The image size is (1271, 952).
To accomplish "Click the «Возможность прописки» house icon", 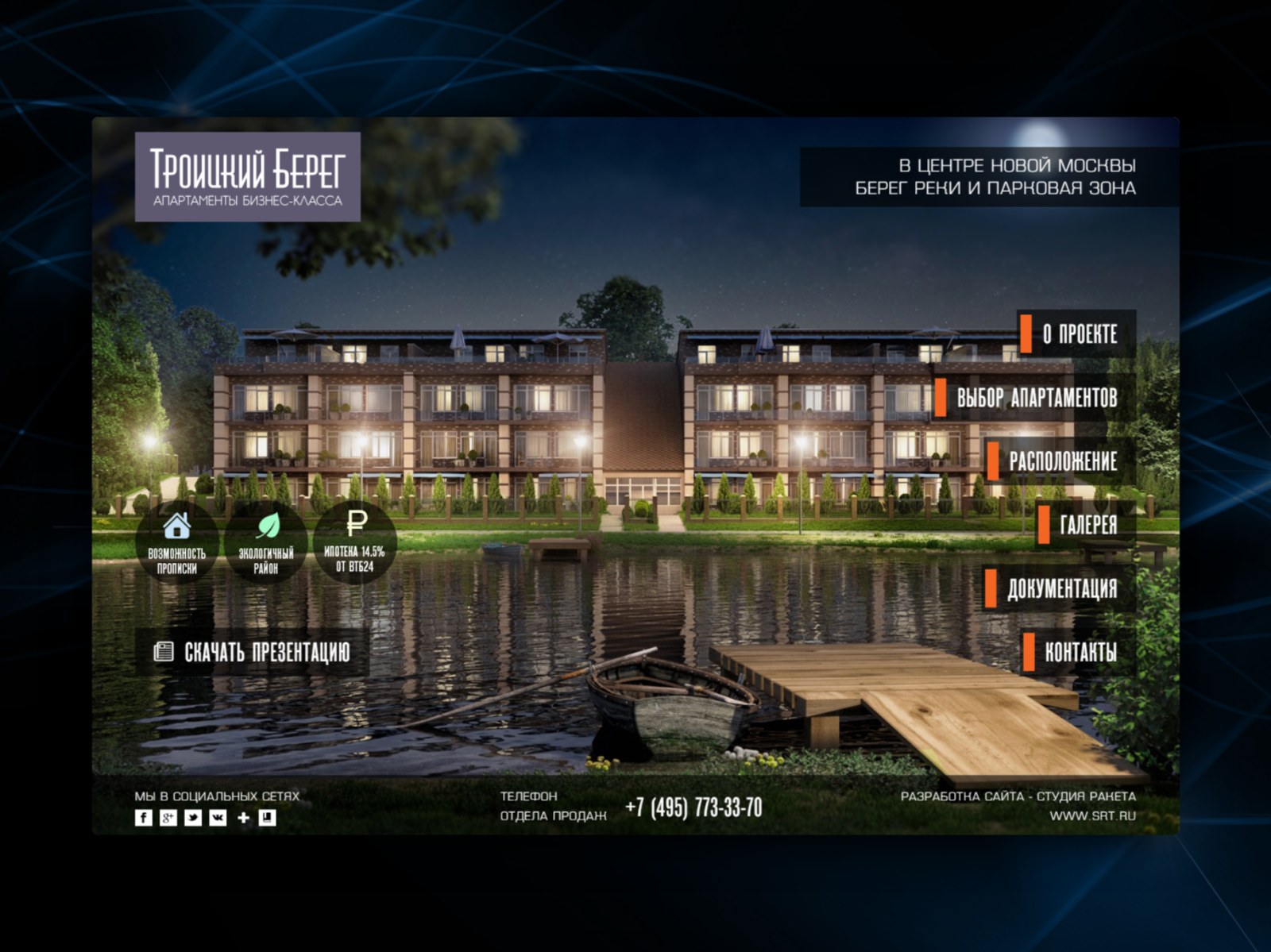I will click(x=176, y=526).
